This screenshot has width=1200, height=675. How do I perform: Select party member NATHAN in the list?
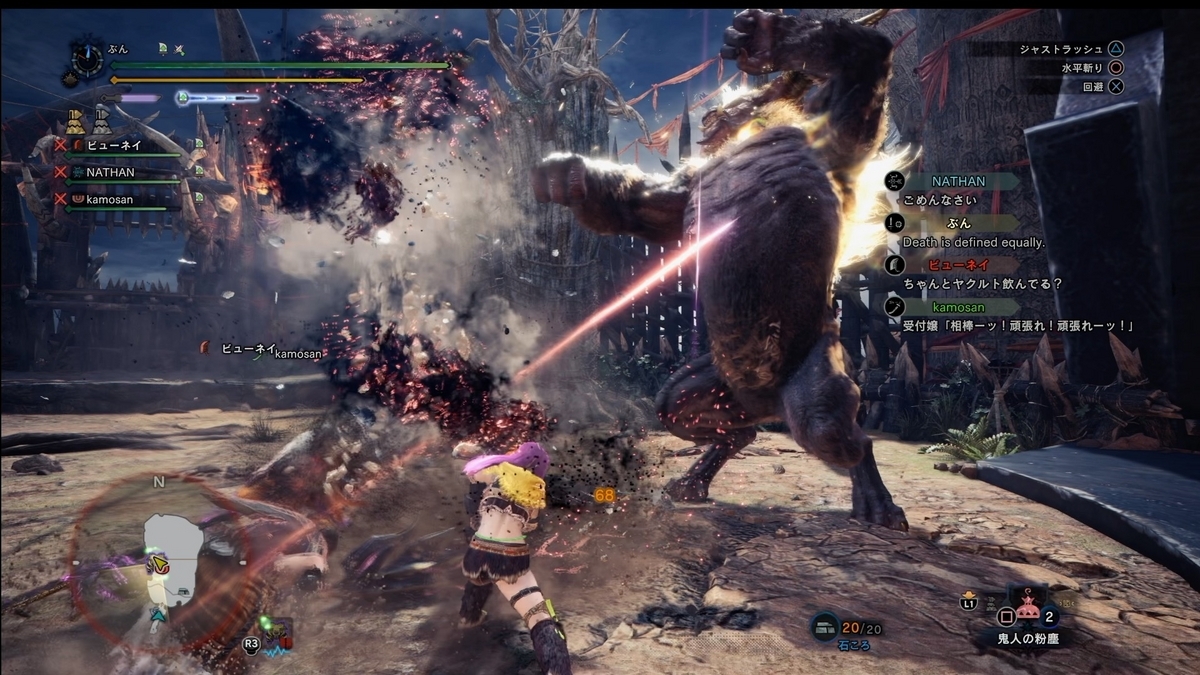click(x=110, y=172)
